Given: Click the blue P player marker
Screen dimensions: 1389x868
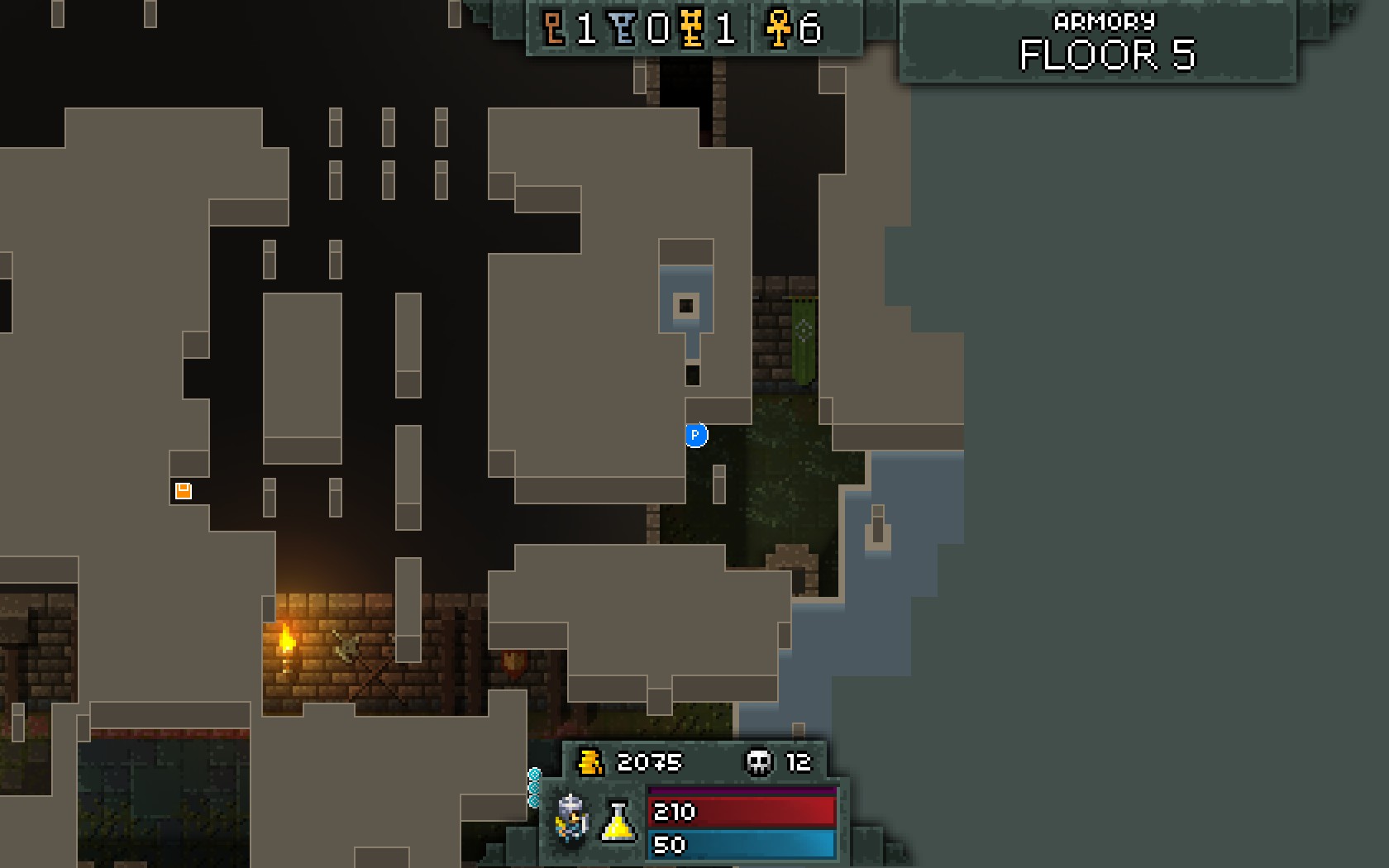Looking at the screenshot, I should pos(696,435).
